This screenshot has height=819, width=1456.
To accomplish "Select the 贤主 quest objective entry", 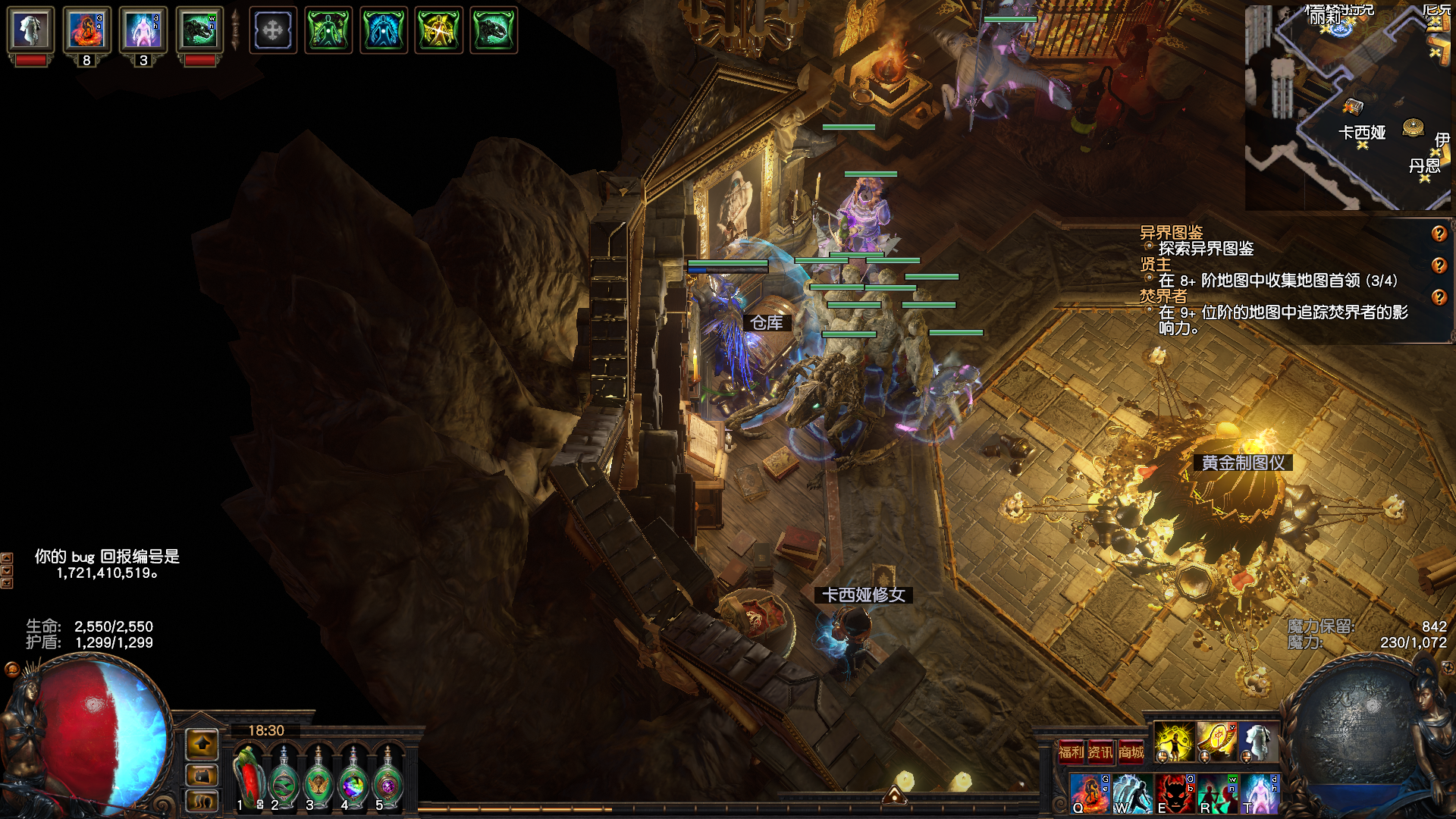I will 1156,265.
